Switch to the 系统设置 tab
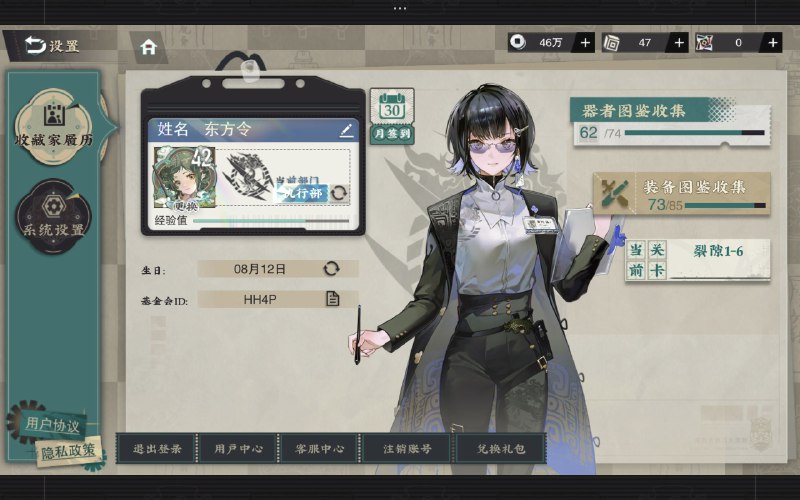 53,217
